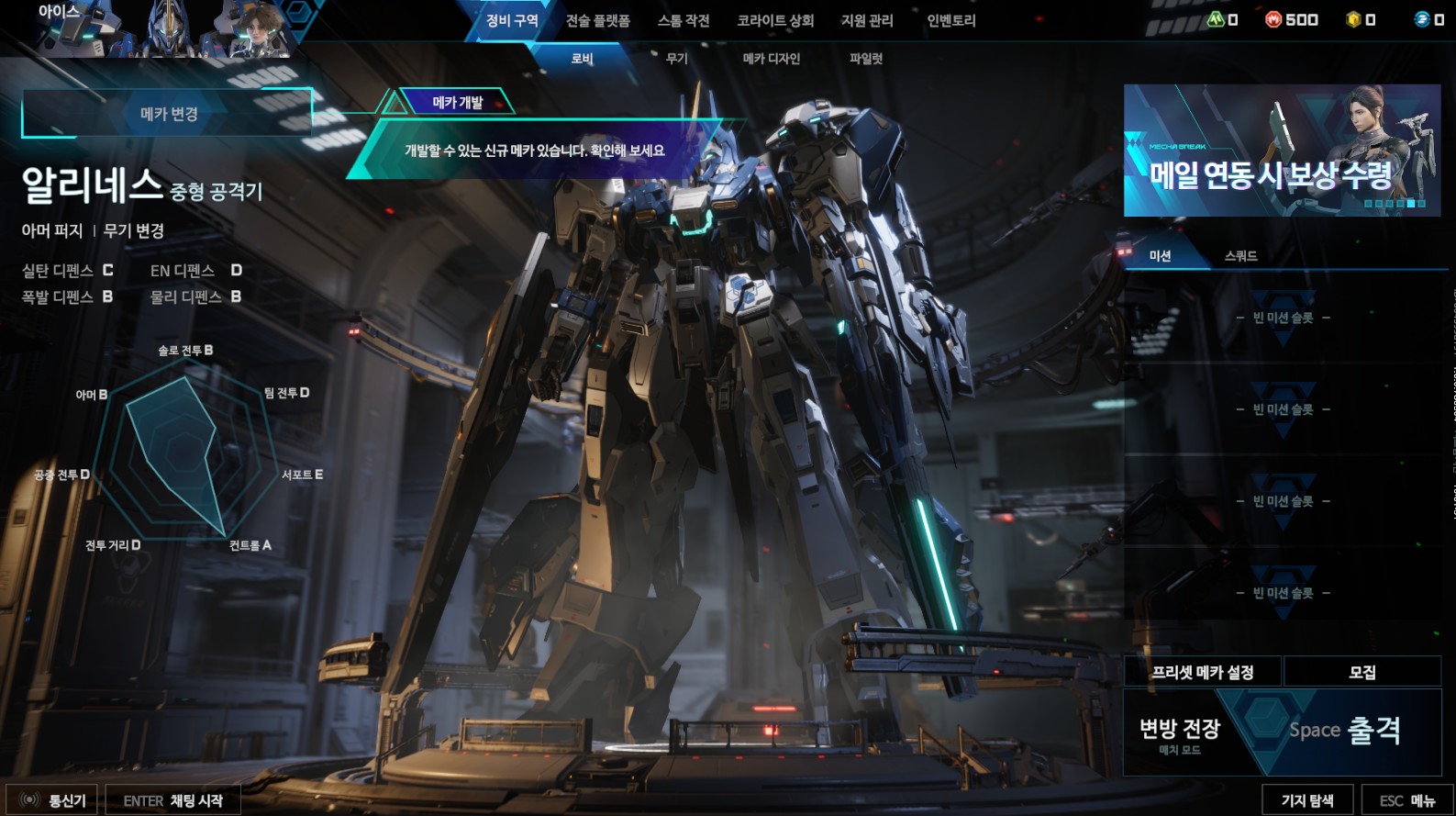Open the 정비 구역 top tab
This screenshot has width=1456, height=816.
[x=512, y=20]
